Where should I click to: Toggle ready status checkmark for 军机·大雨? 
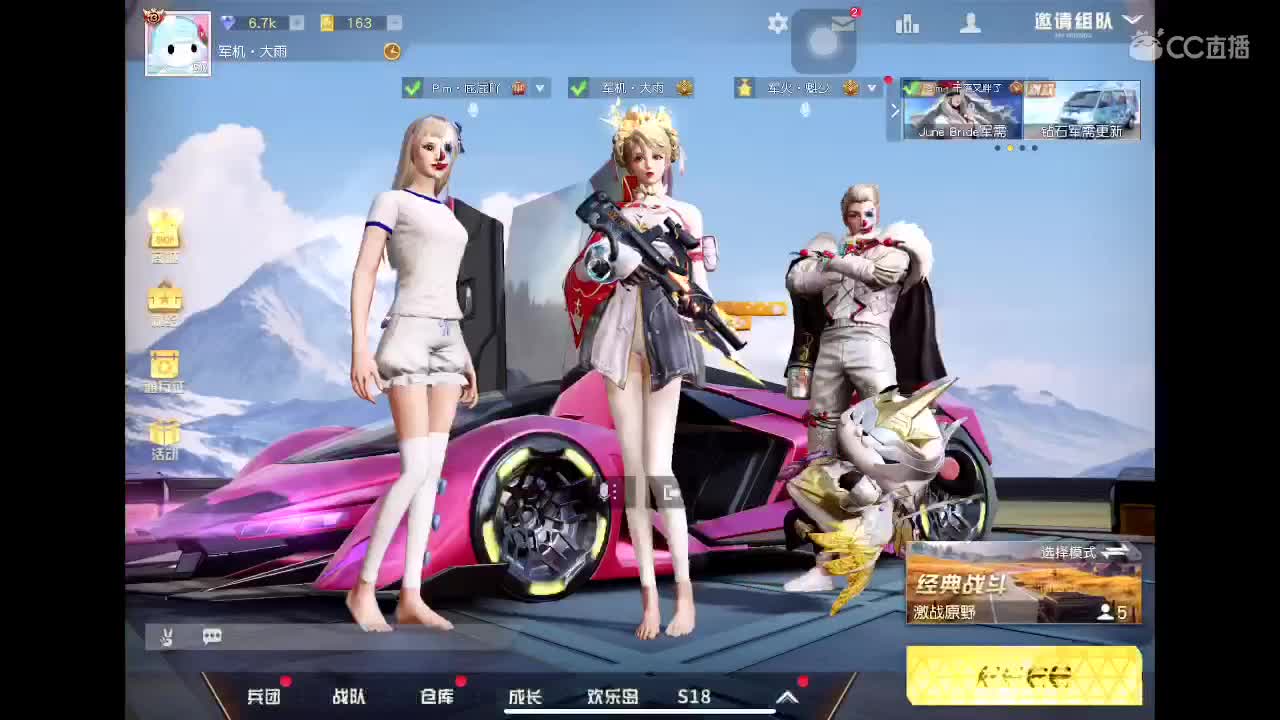pos(577,88)
